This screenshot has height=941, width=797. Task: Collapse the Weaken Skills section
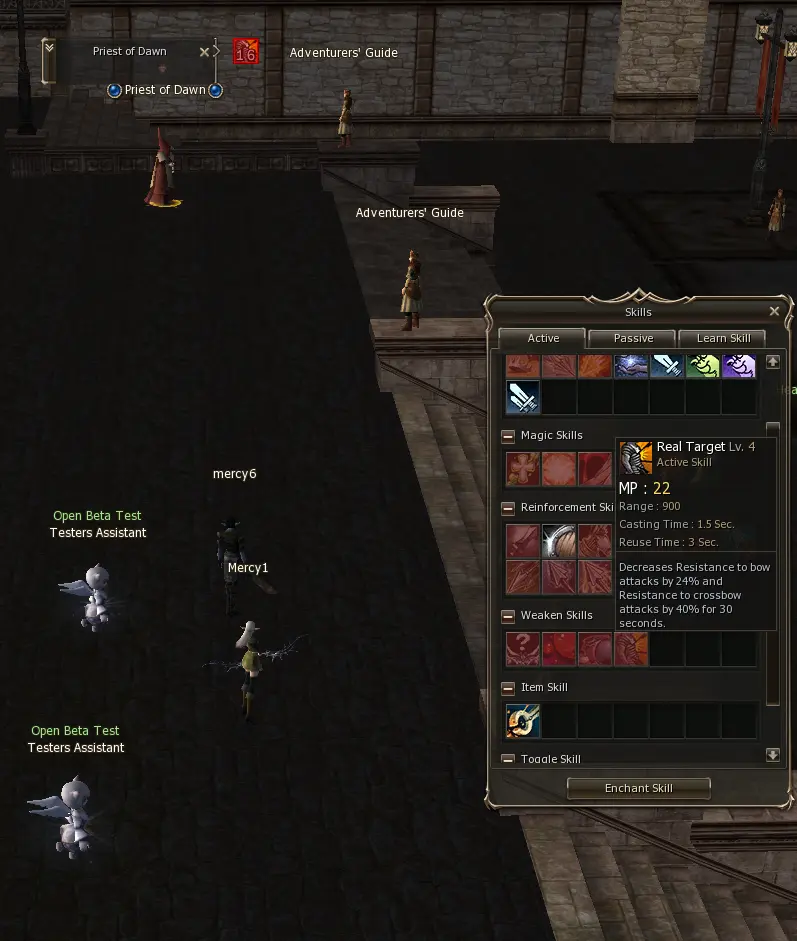tap(508, 616)
